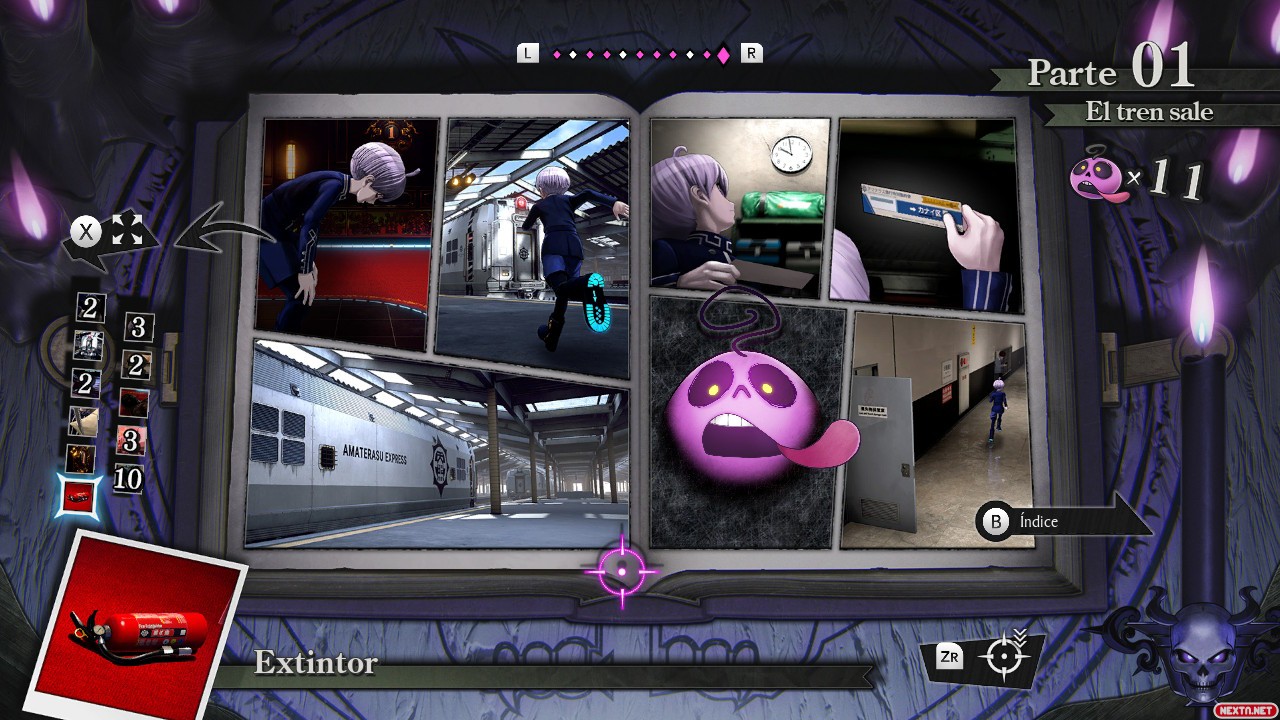
Task: Select the hand holding ticket panel
Action: [x=925, y=215]
